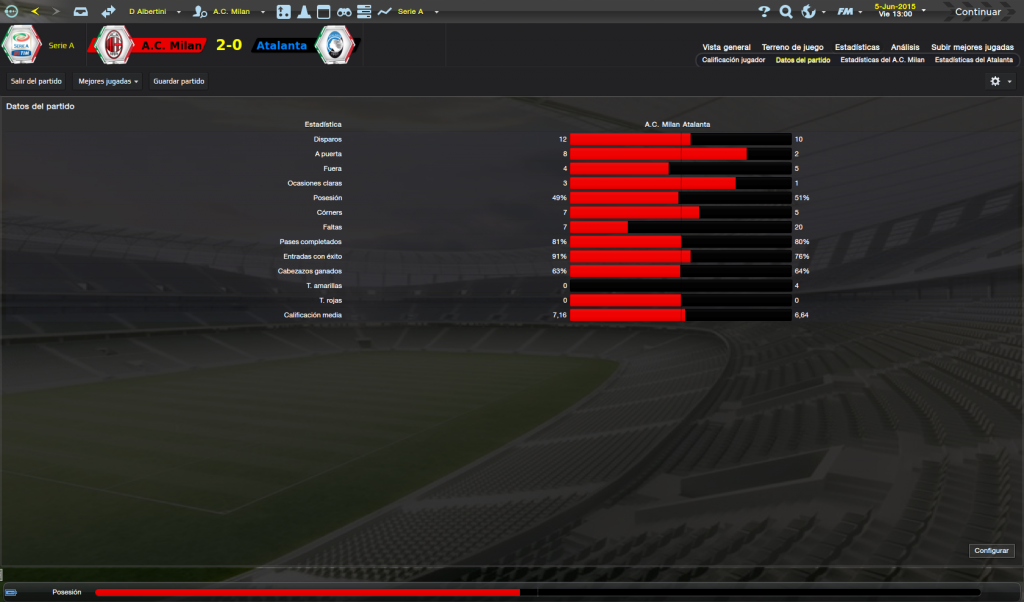Image resolution: width=1024 pixels, height=602 pixels.
Task: Go back with the yellow arrow
Action: click(36, 12)
